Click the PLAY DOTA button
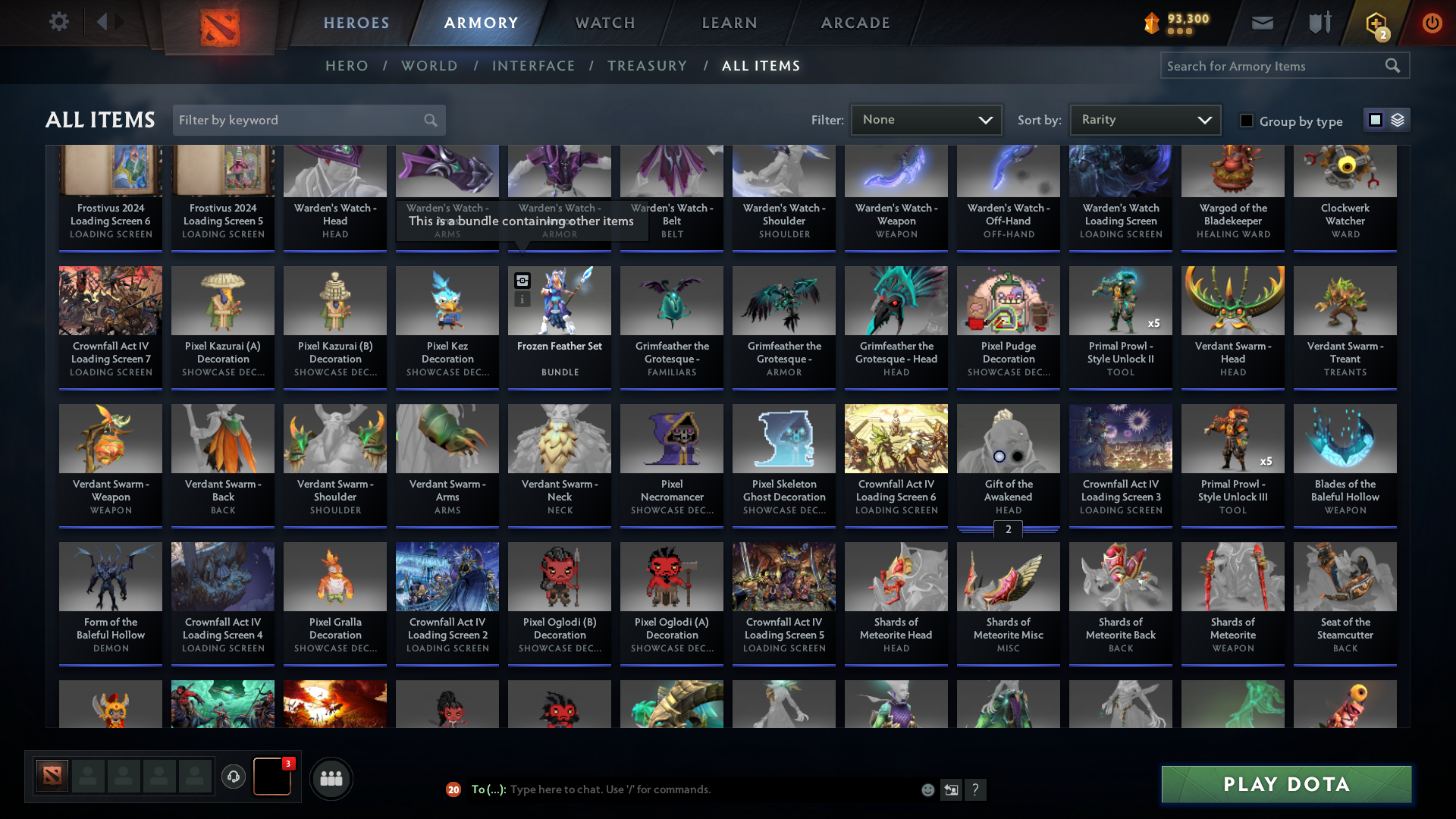This screenshot has width=1456, height=819. [1285, 784]
